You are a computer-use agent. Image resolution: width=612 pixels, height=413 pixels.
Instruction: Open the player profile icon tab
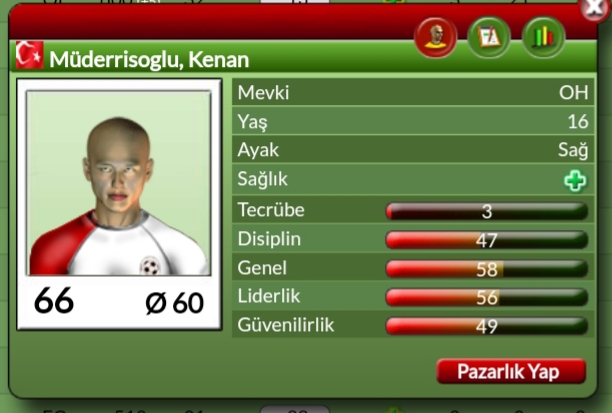437,38
